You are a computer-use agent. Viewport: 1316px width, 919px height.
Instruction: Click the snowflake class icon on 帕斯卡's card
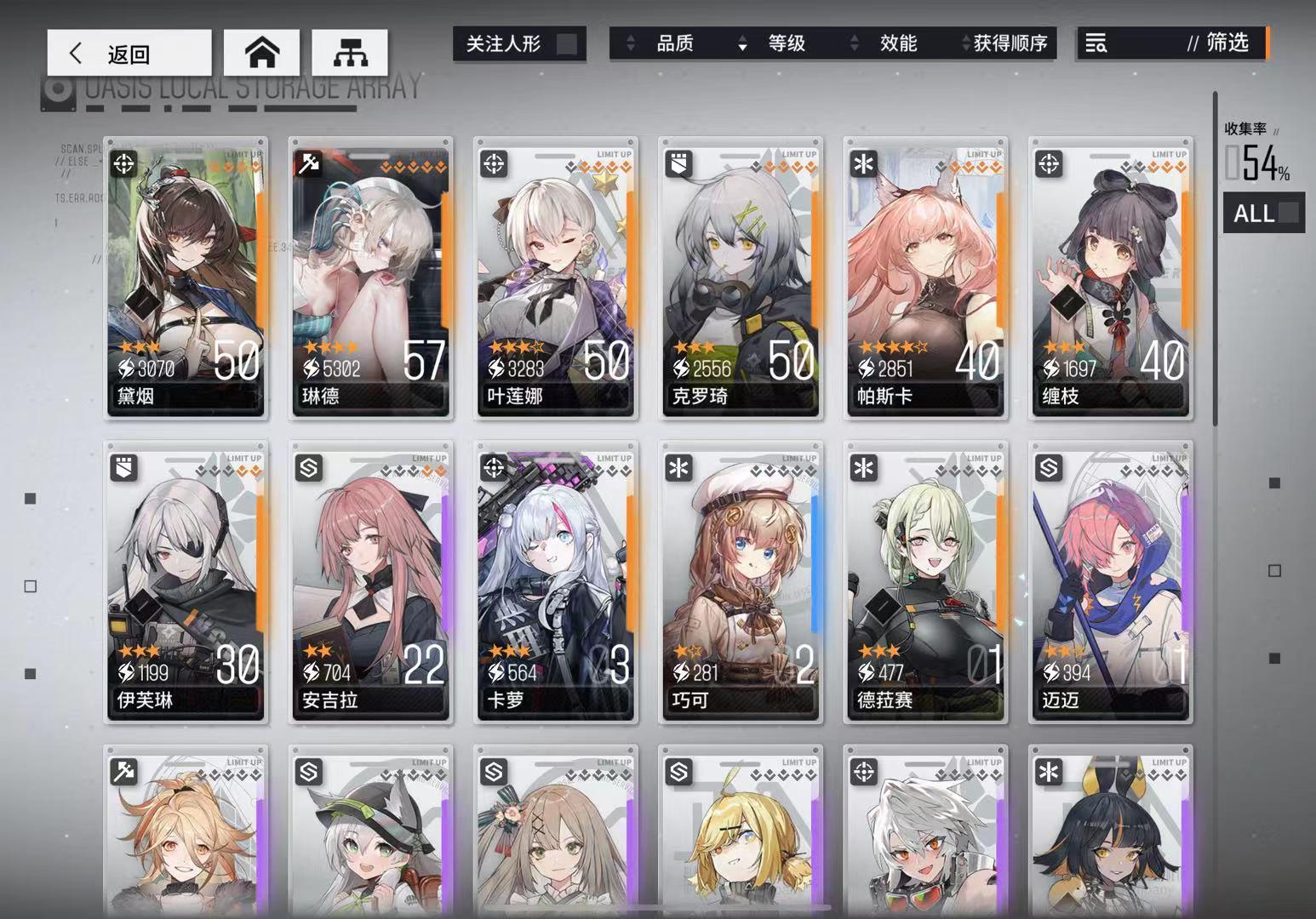(x=862, y=160)
